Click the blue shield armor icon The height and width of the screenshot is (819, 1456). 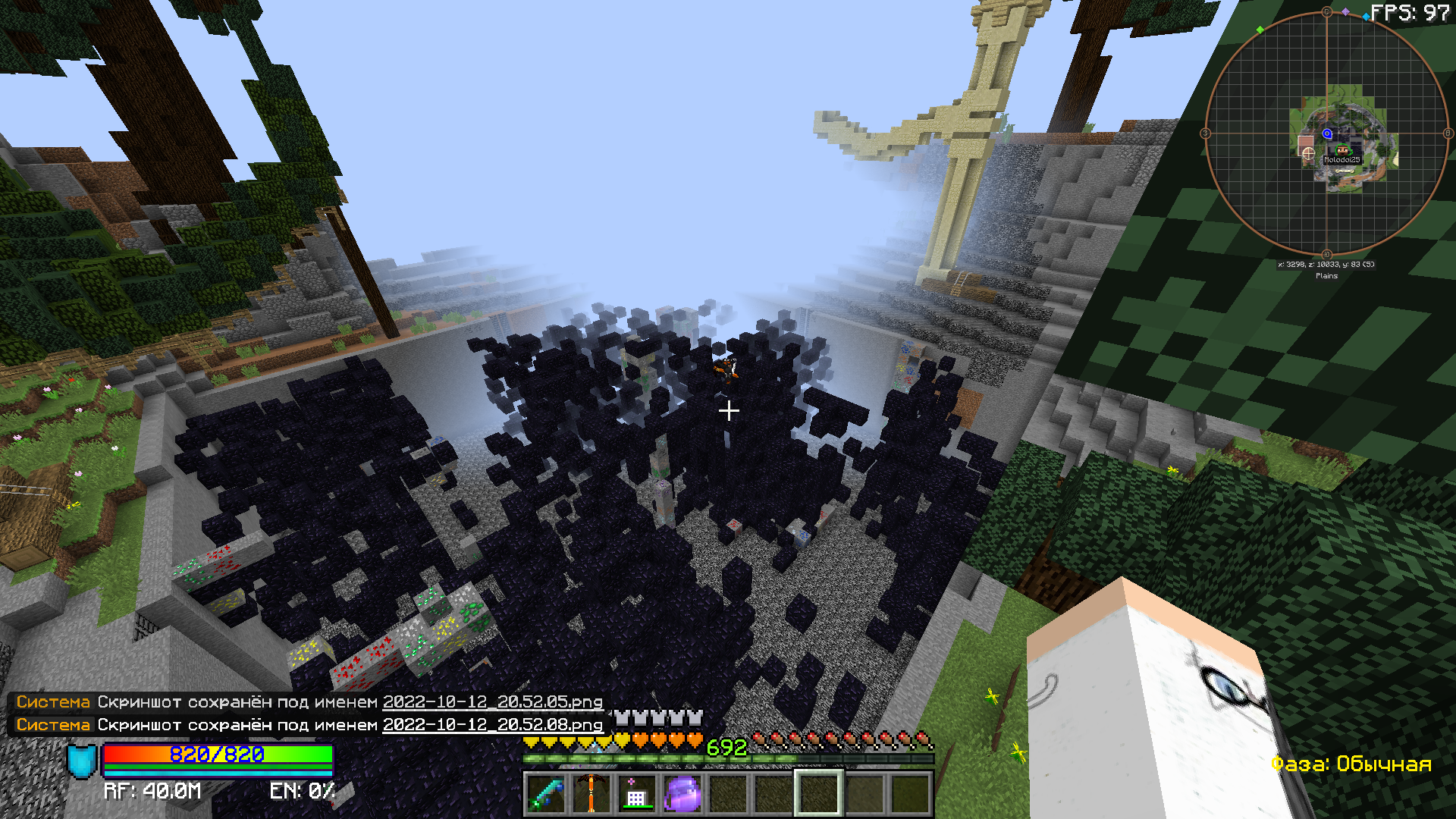point(82,761)
